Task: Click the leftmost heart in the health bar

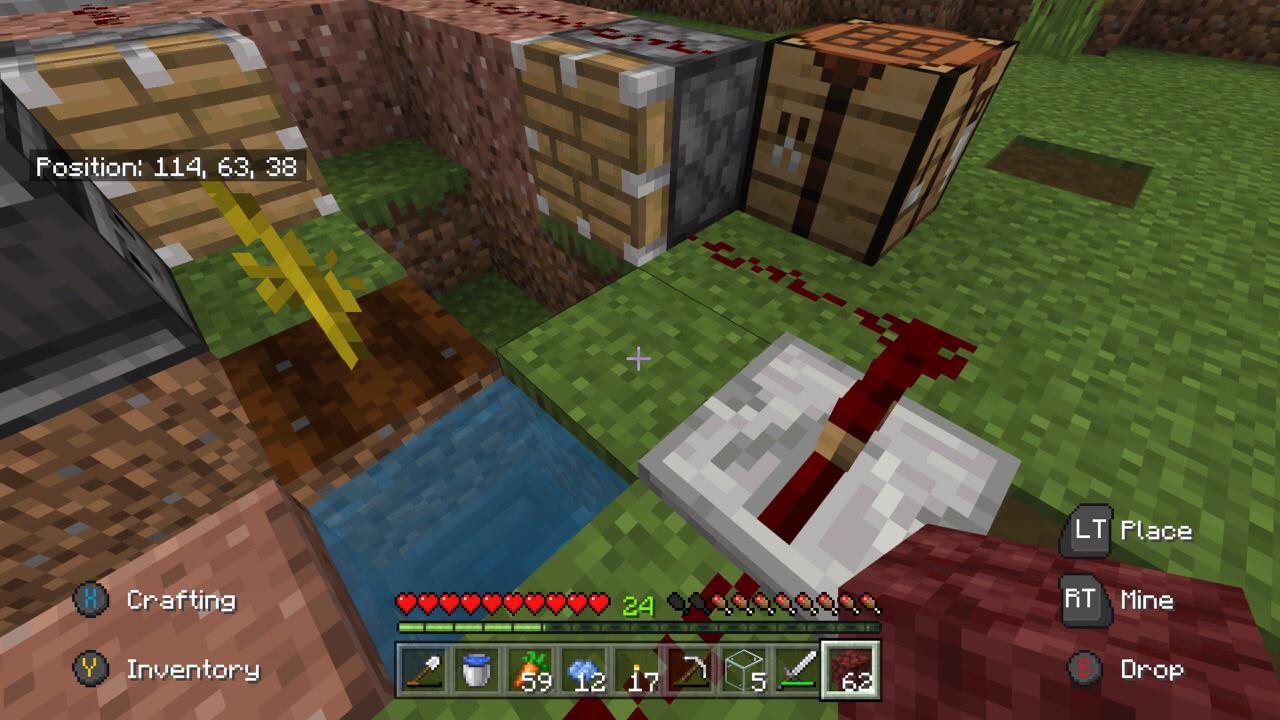Action: (404, 602)
